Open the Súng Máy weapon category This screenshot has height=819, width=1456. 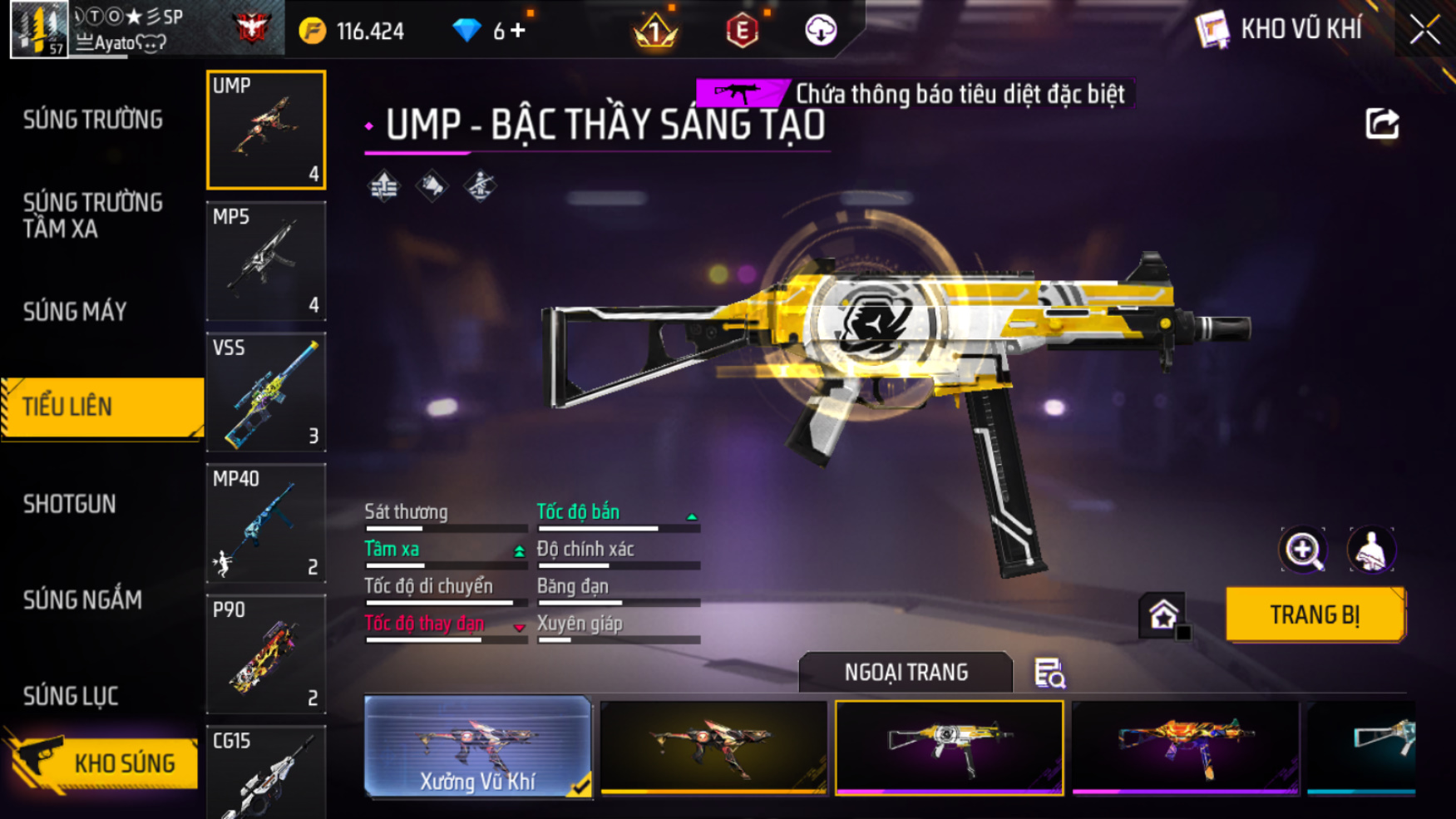[75, 312]
